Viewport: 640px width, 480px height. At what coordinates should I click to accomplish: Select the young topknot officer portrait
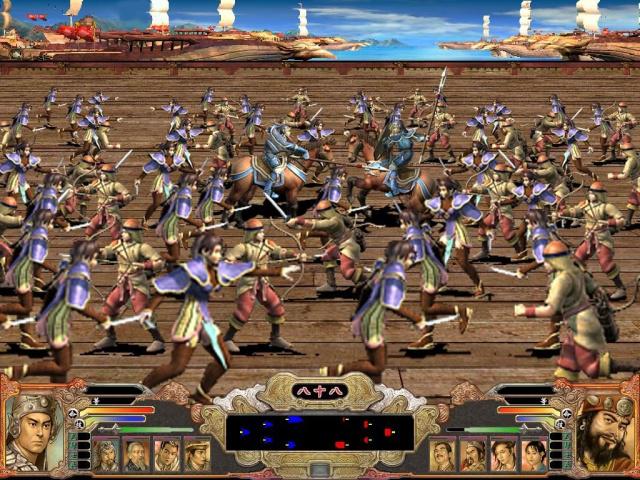coord(167,455)
